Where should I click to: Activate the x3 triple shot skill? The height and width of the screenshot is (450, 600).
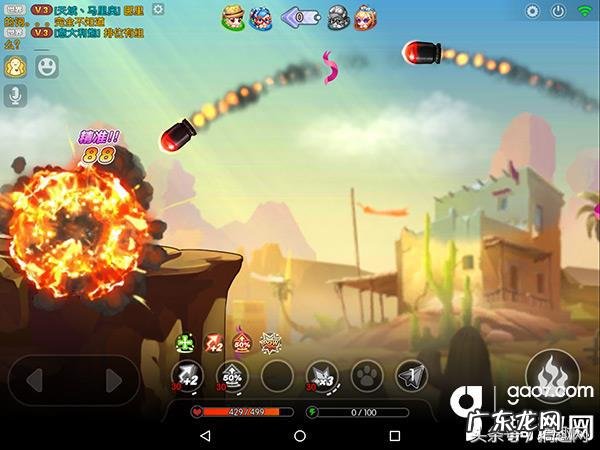(x=321, y=377)
